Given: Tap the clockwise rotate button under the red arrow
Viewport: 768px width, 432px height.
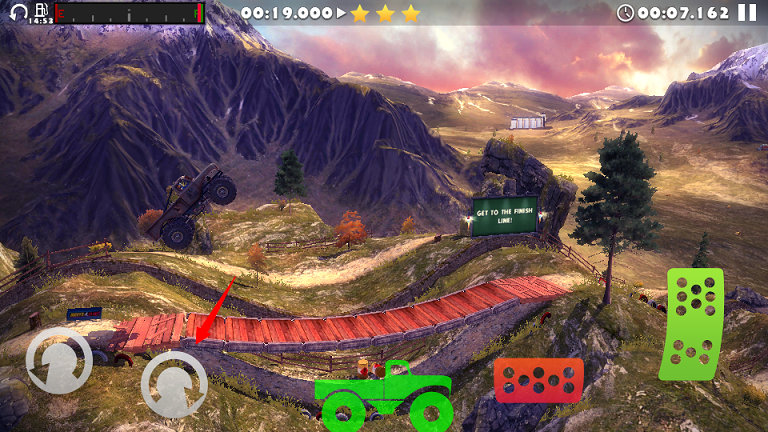Looking at the screenshot, I should 174,385.
